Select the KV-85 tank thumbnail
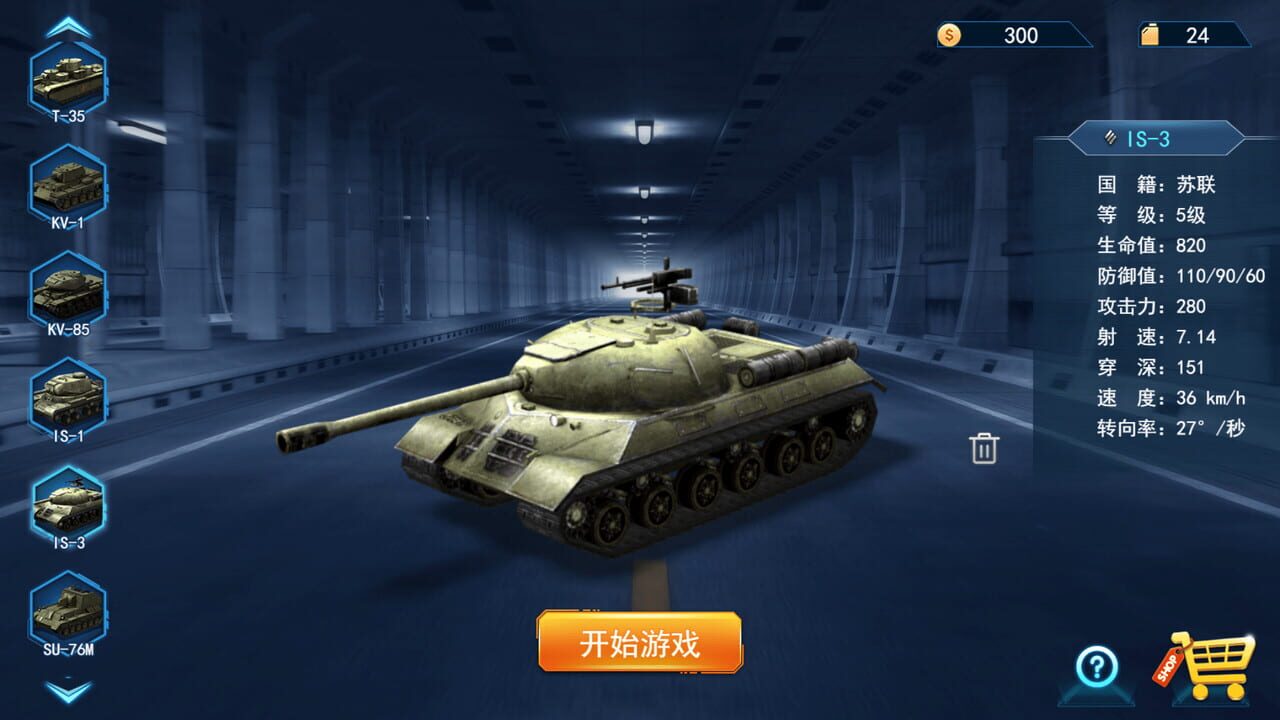The height and width of the screenshot is (720, 1280). (x=67, y=288)
